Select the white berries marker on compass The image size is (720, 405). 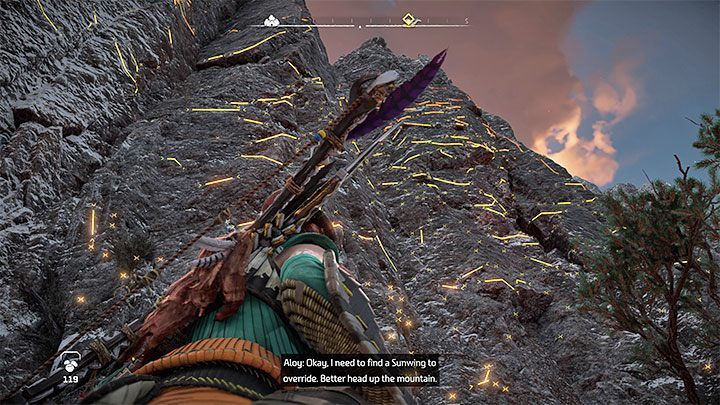tap(271, 20)
